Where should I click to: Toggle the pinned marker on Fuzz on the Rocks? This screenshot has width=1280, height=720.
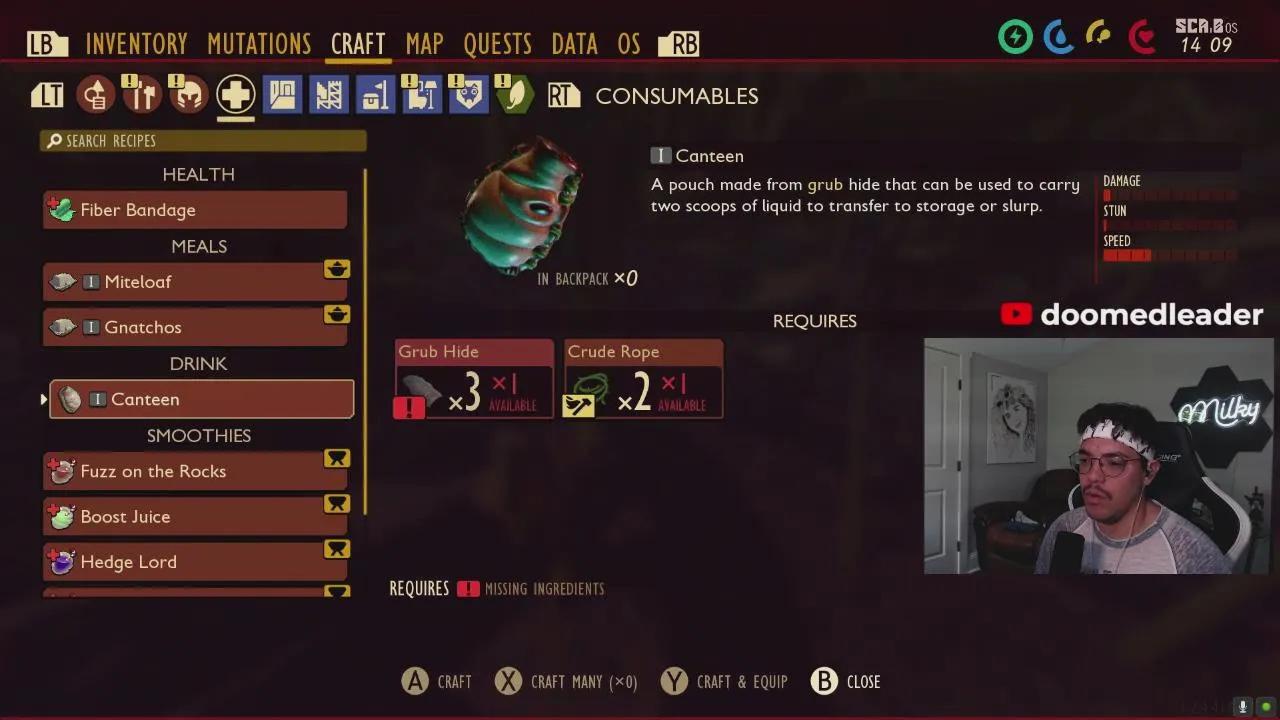pyautogui.click(x=337, y=458)
